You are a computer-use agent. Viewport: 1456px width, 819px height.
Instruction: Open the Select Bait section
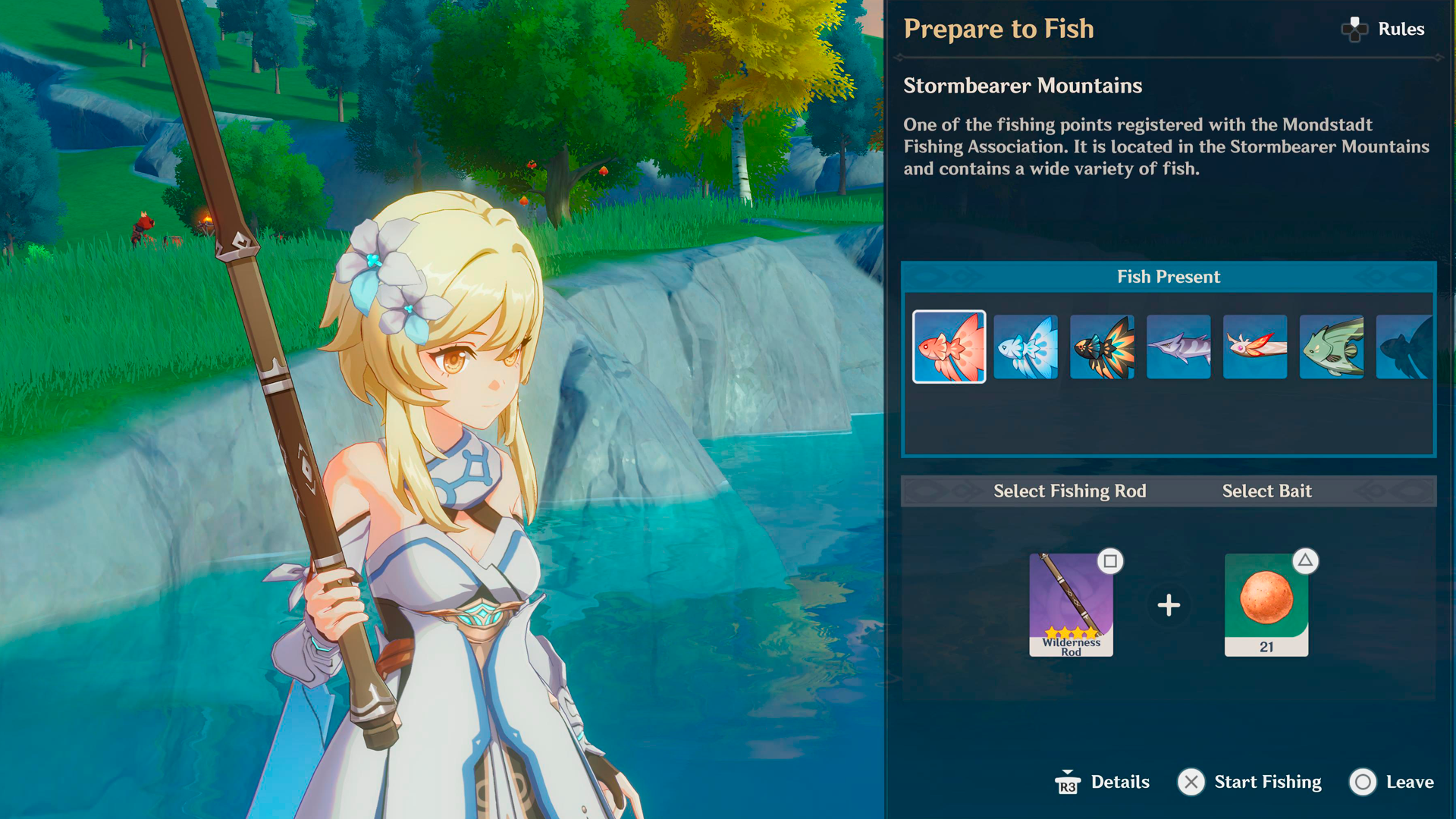click(x=1266, y=491)
